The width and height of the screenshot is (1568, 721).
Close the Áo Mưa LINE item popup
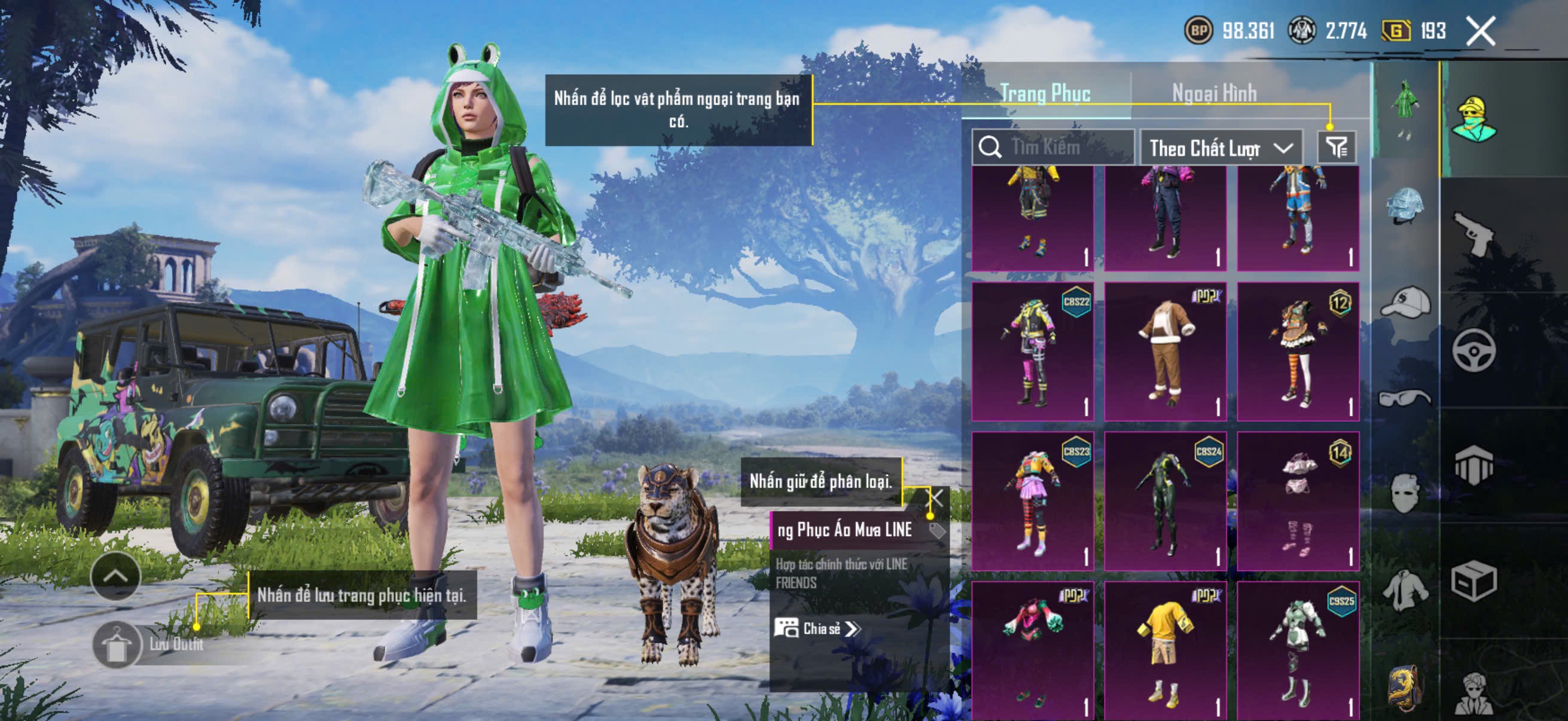935,499
